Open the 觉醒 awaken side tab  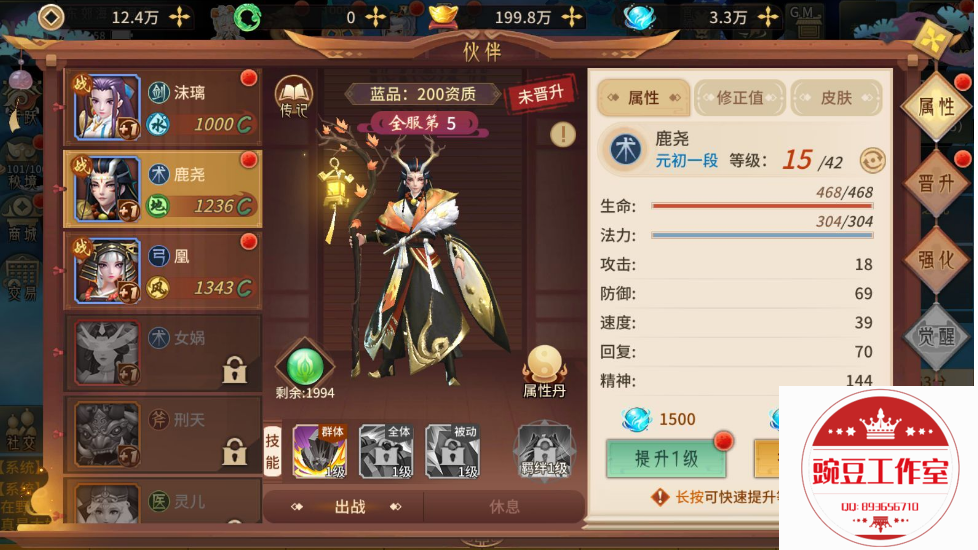click(x=936, y=336)
